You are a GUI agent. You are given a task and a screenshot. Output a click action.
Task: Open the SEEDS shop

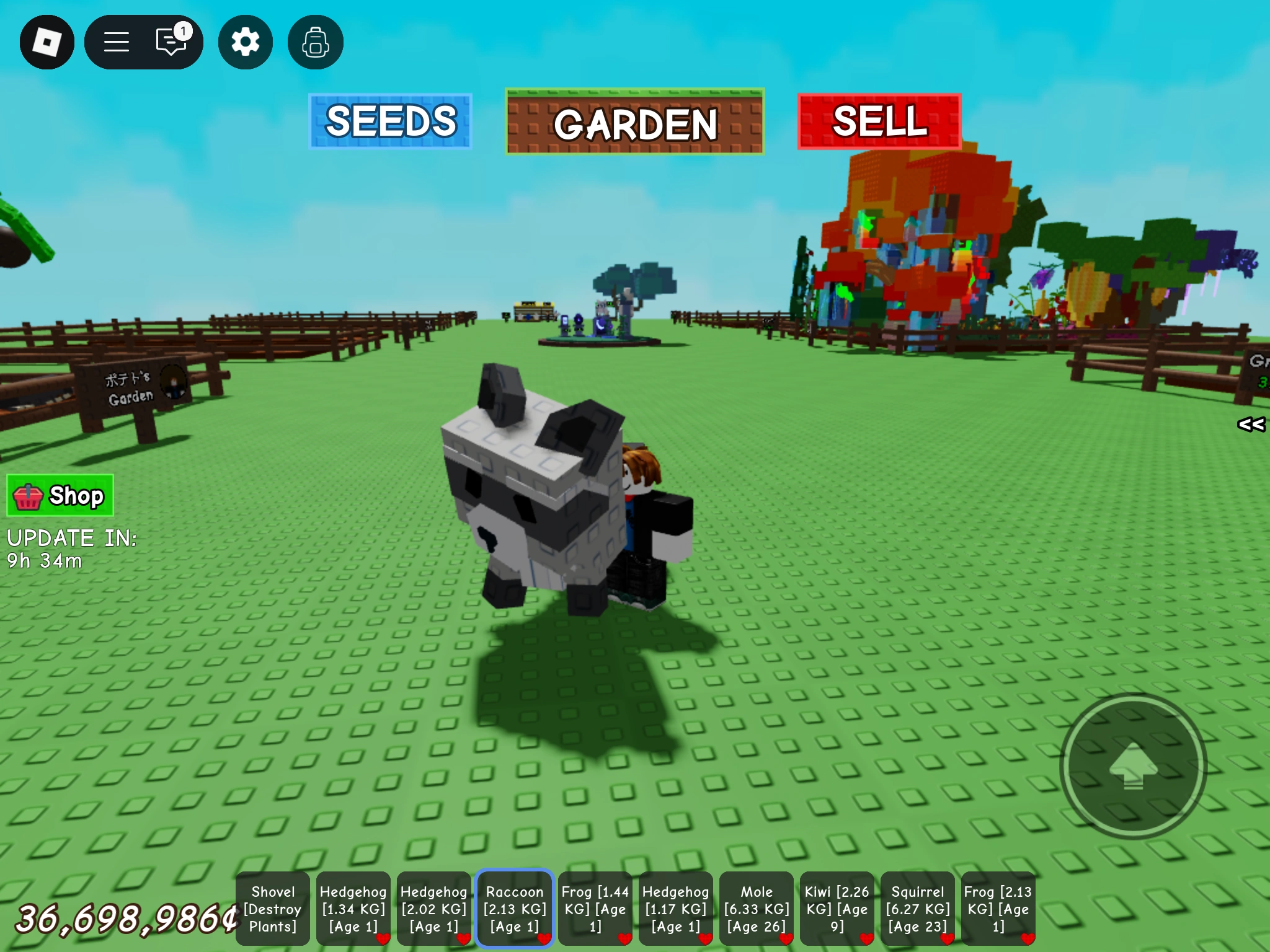point(390,121)
